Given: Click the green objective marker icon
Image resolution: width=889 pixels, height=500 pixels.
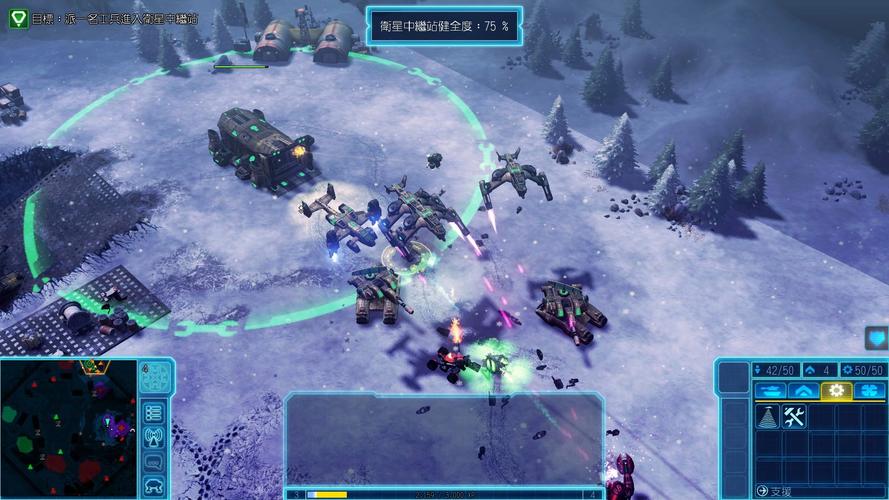Looking at the screenshot, I should pyautogui.click(x=18, y=18).
